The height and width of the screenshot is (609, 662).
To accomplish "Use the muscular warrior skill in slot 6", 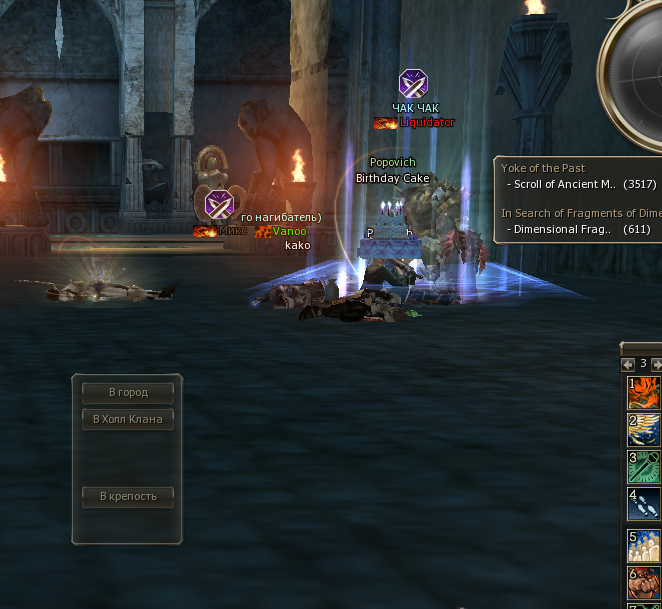I will (x=645, y=582).
